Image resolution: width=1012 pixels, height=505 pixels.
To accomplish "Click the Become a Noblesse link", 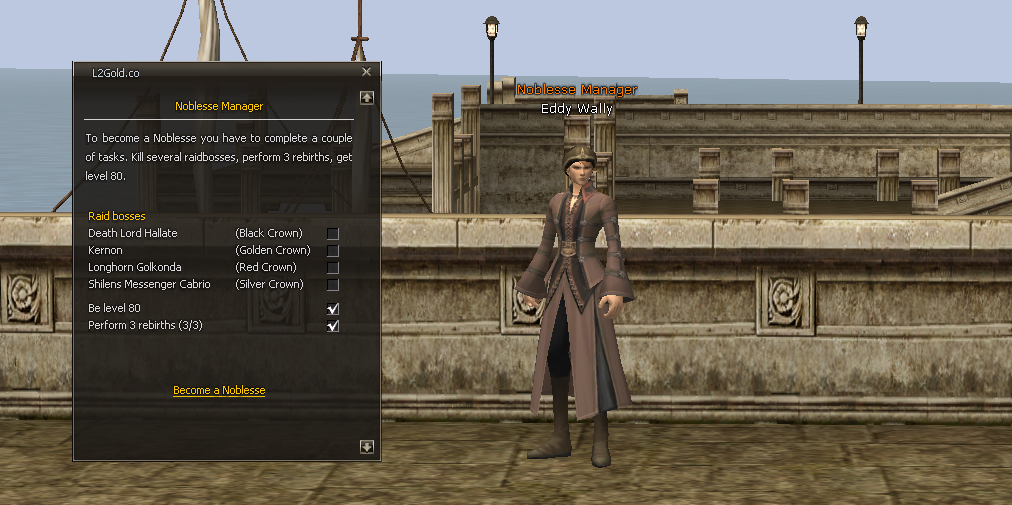I will 219,390.
